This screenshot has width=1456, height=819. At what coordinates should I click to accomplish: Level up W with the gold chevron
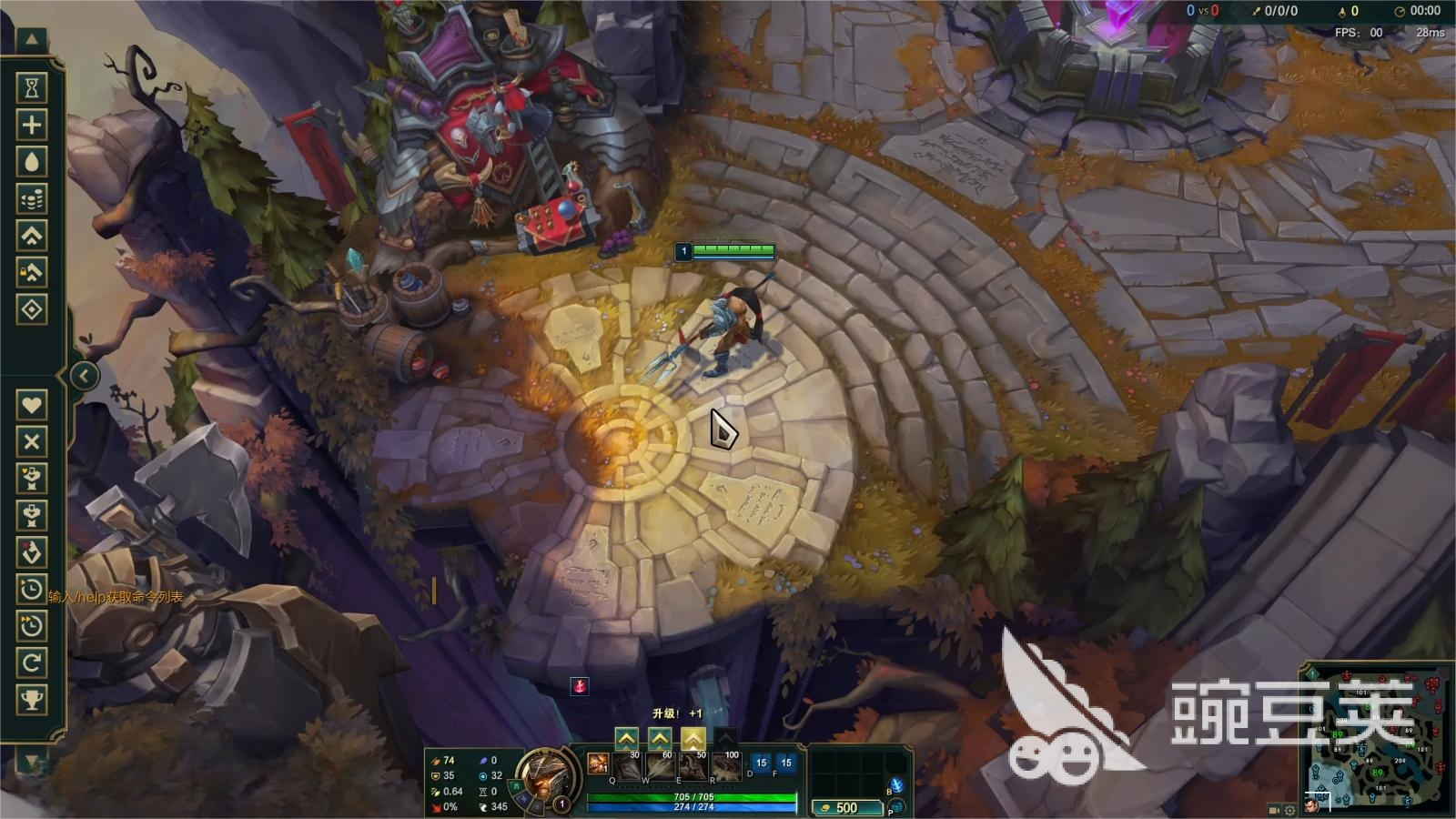click(660, 738)
